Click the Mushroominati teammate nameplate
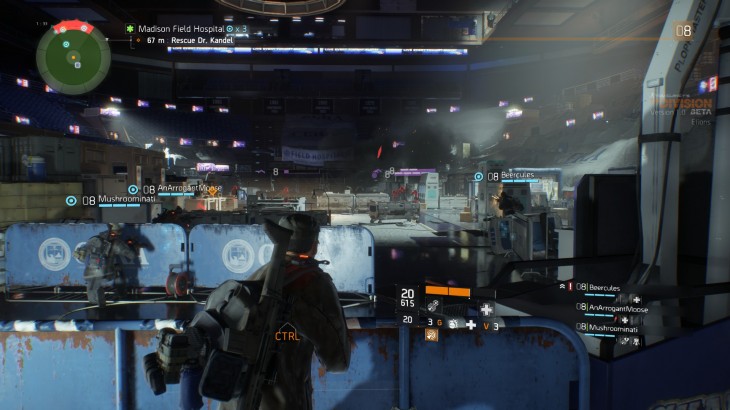The image size is (730, 410). click(x=127, y=200)
